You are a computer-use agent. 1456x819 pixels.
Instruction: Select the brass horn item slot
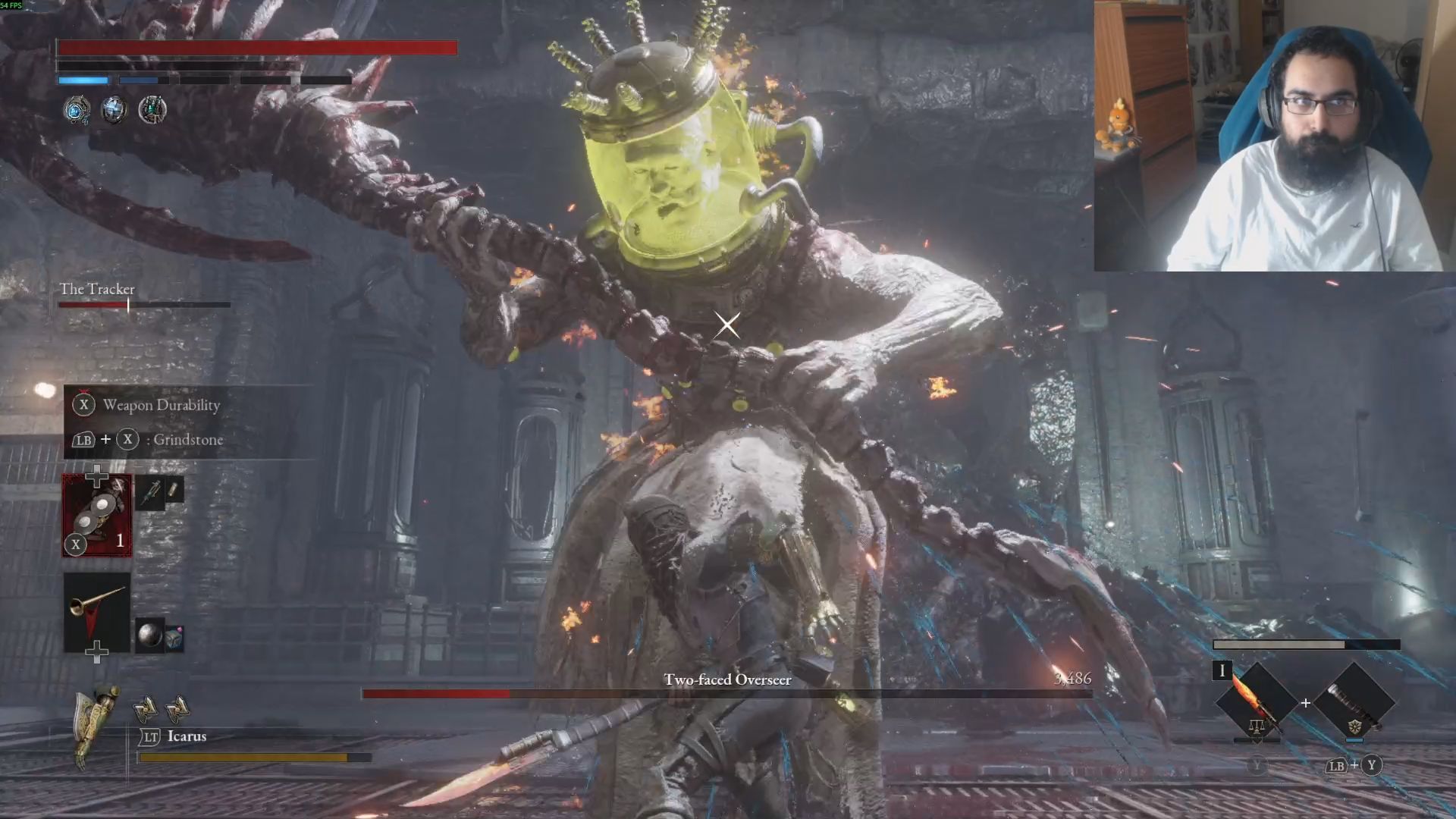(97, 611)
